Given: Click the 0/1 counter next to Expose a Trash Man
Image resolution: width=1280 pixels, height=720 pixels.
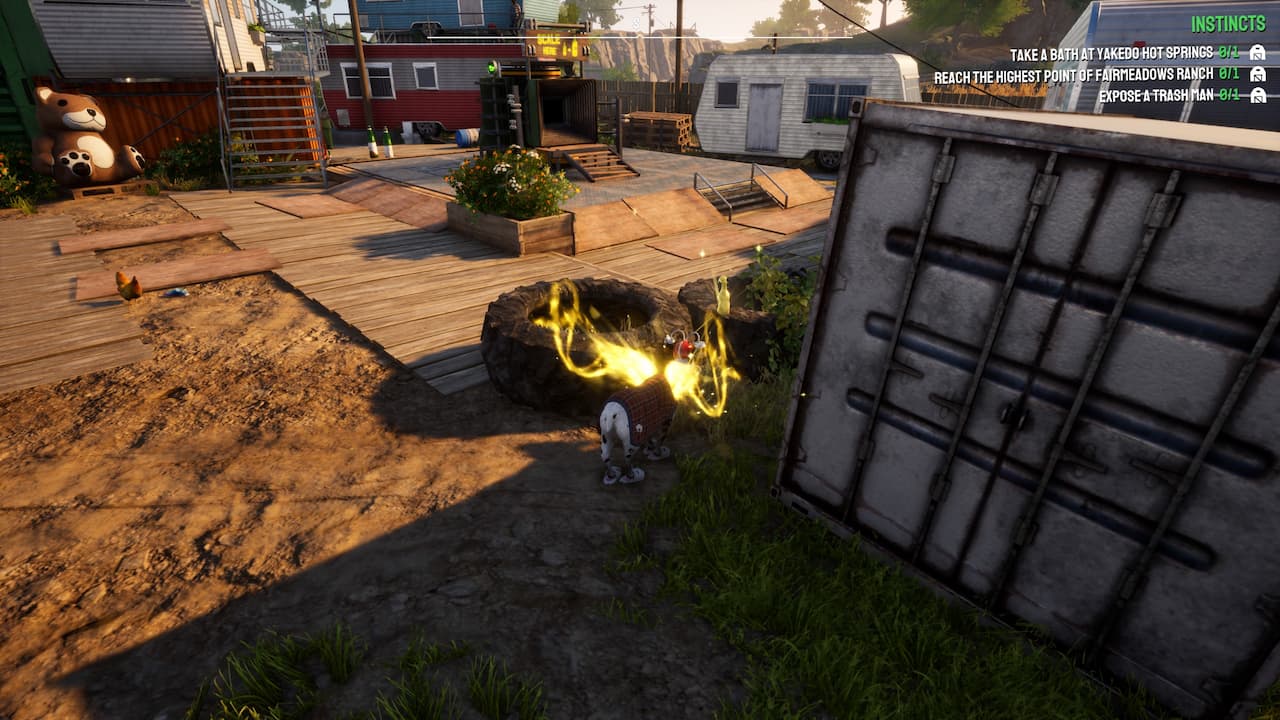Looking at the screenshot, I should 1230,95.
